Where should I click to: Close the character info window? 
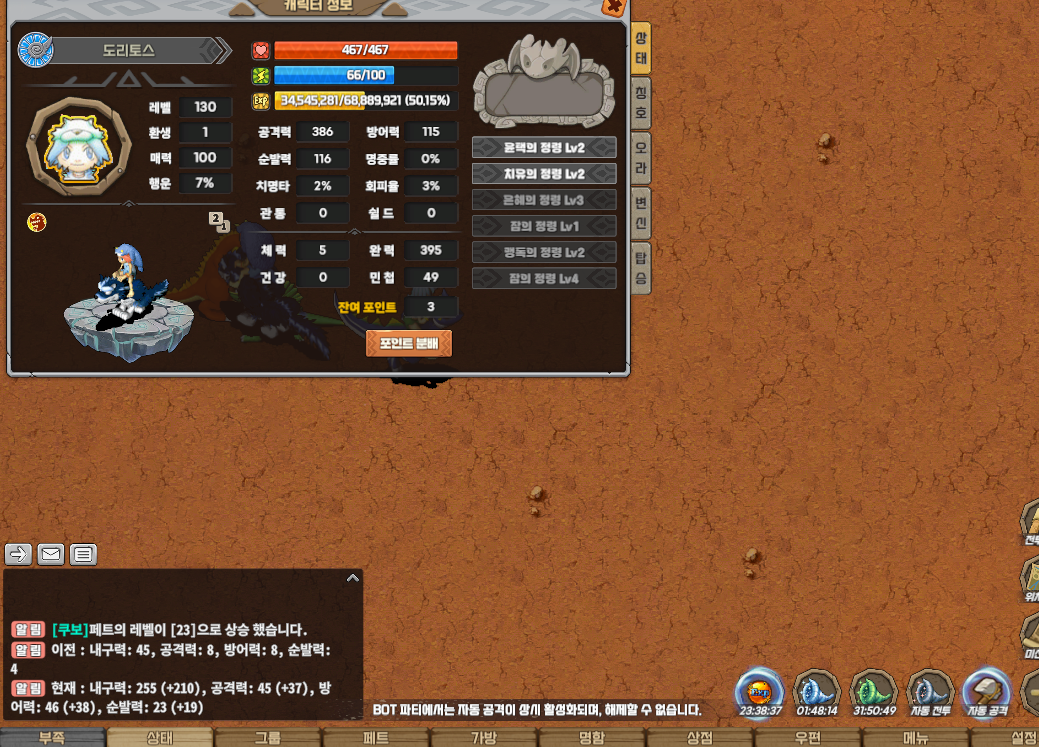(x=613, y=6)
